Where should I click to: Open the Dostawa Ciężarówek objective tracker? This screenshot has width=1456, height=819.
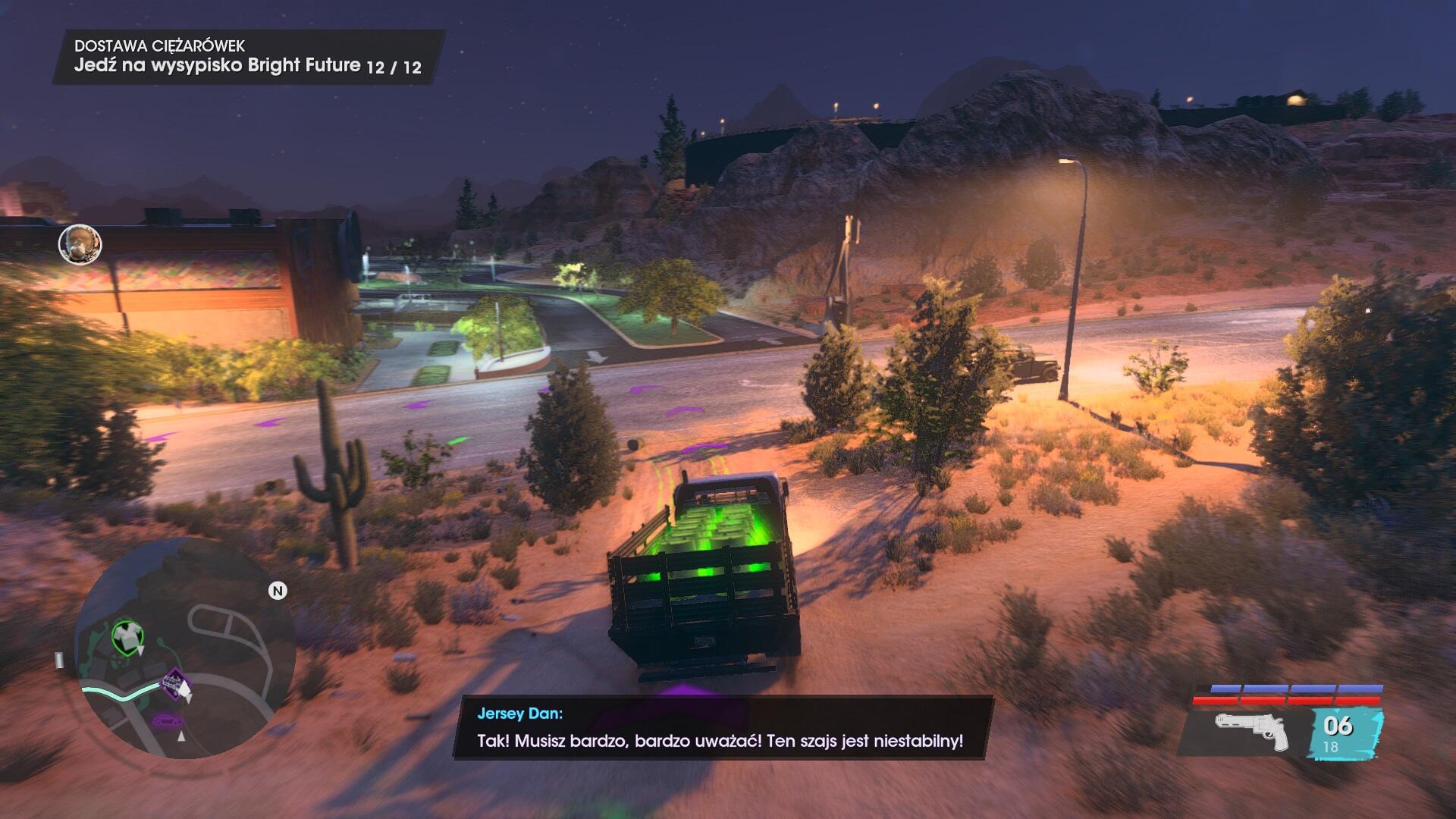(247, 57)
